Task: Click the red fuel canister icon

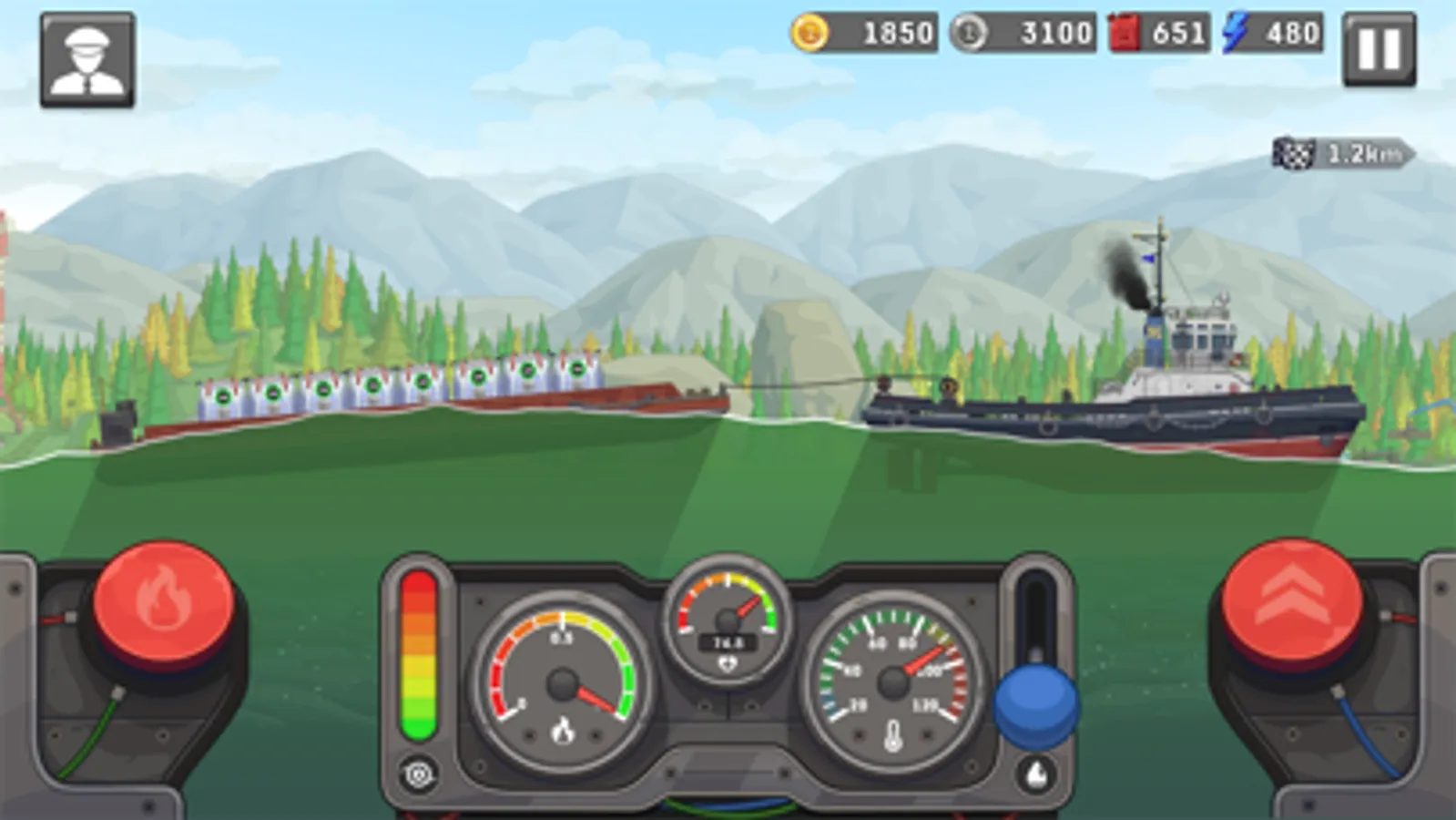Action: tap(1124, 34)
